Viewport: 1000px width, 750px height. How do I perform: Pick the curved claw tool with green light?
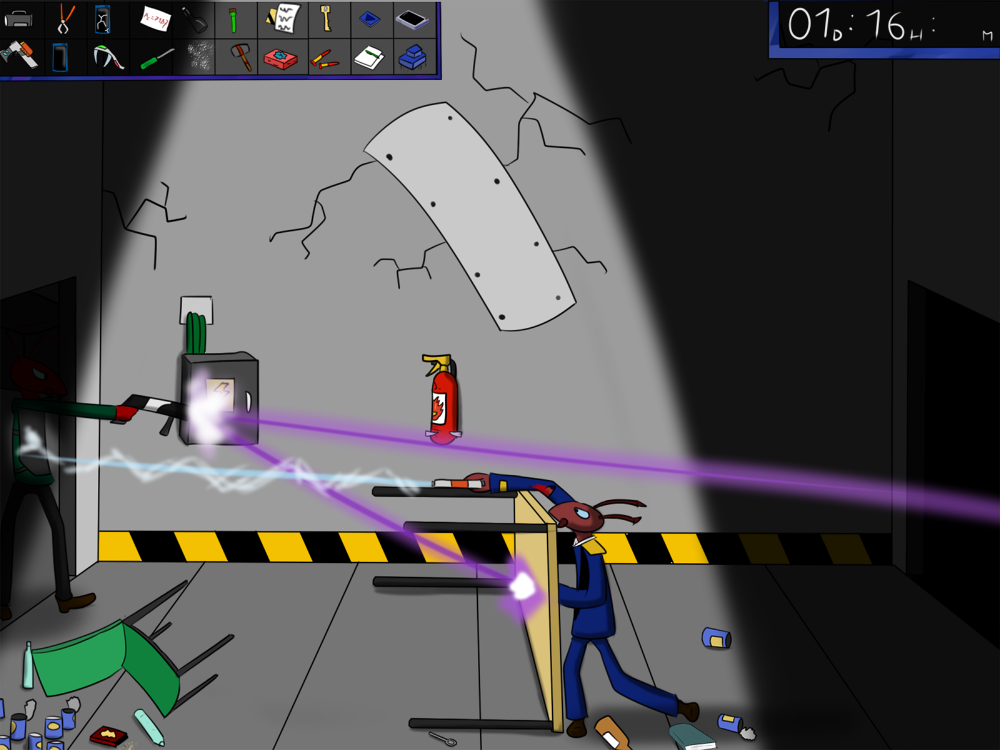pos(107,57)
